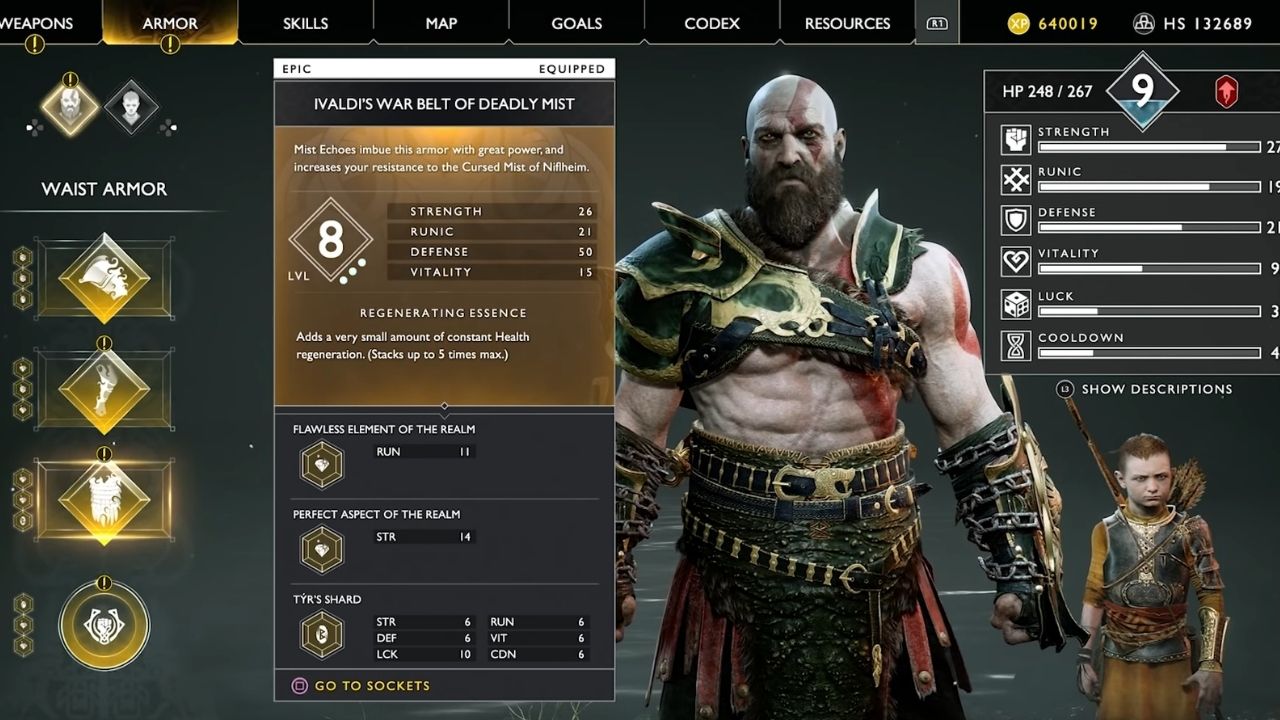This screenshot has height=720, width=1280.
Task: Click the Runic stat crossed-axes icon
Action: click(x=1014, y=180)
